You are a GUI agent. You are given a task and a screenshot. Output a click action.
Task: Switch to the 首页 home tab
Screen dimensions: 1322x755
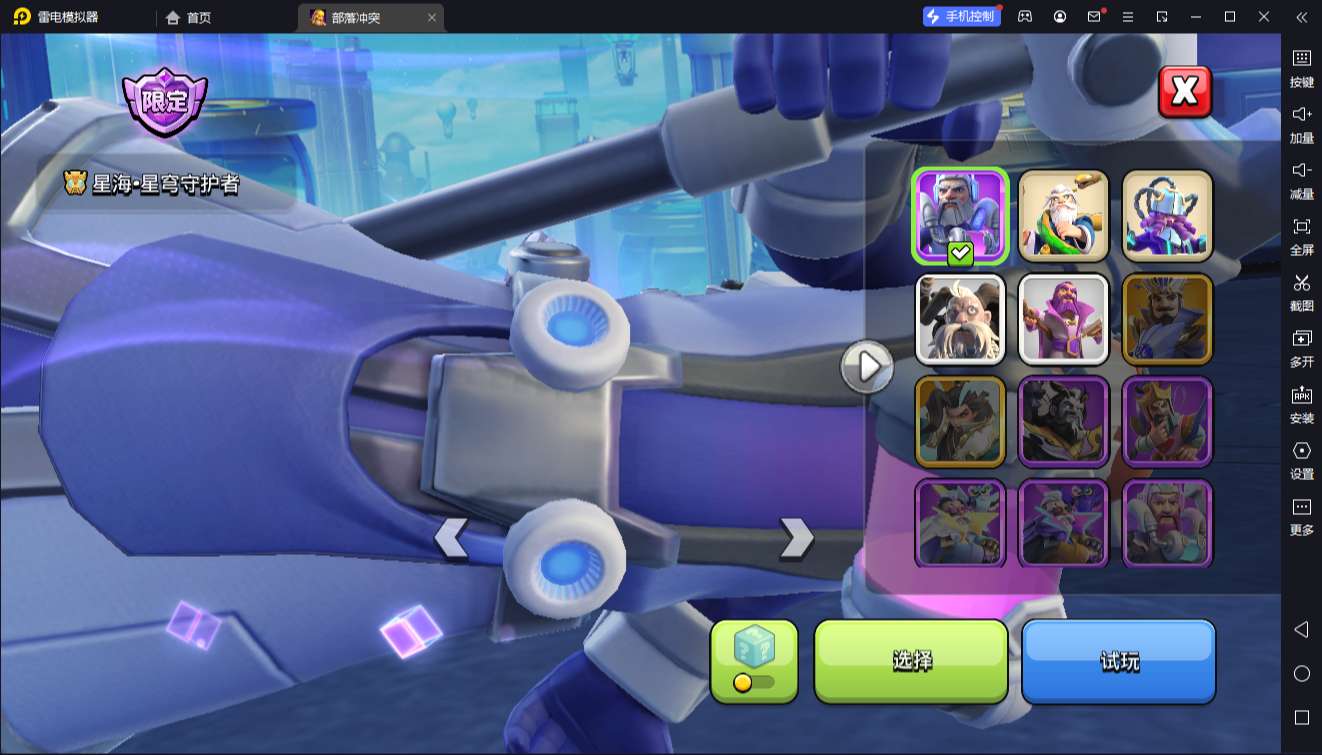pyautogui.click(x=189, y=17)
